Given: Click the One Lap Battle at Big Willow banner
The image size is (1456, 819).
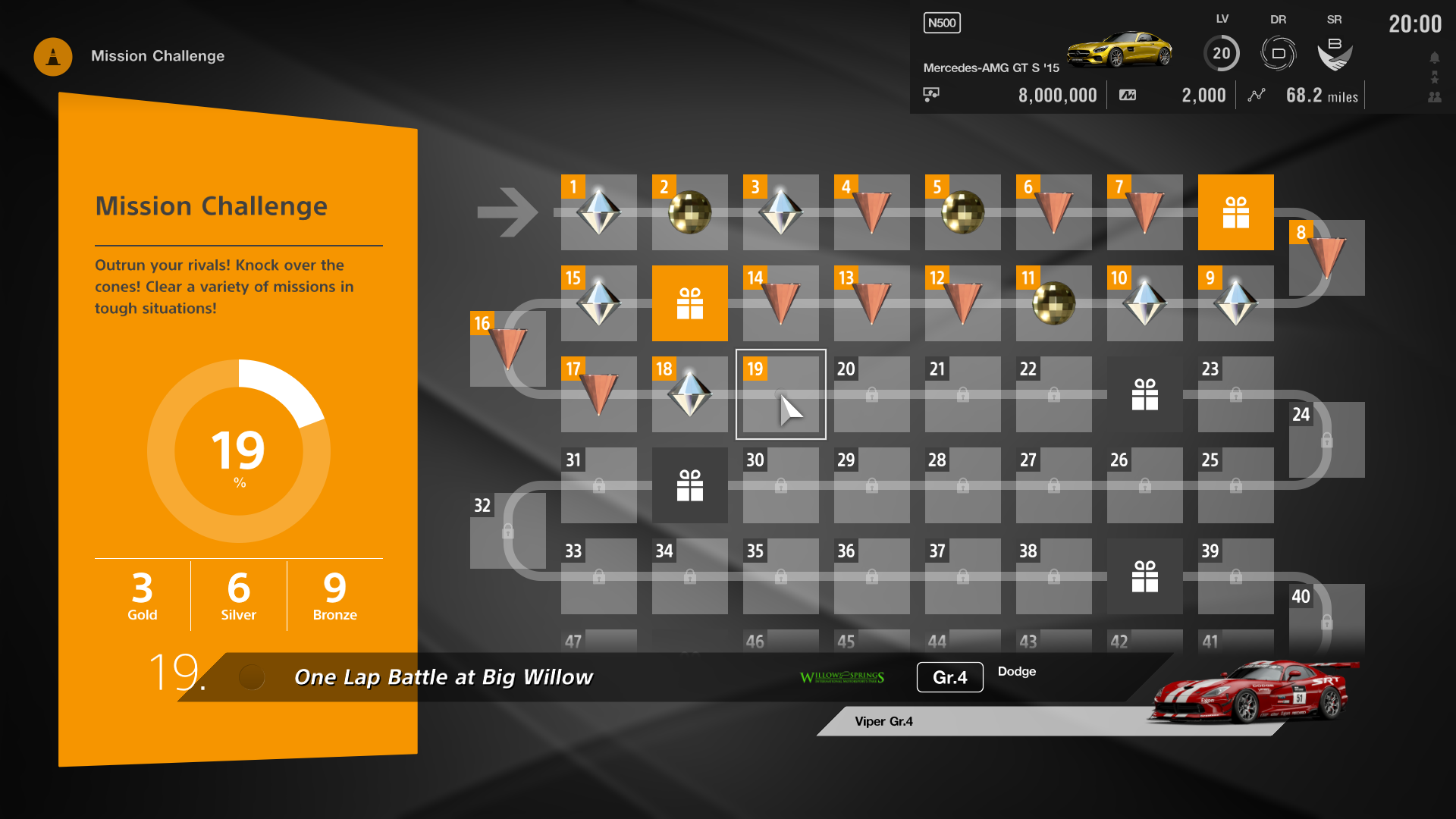Looking at the screenshot, I should [444, 677].
